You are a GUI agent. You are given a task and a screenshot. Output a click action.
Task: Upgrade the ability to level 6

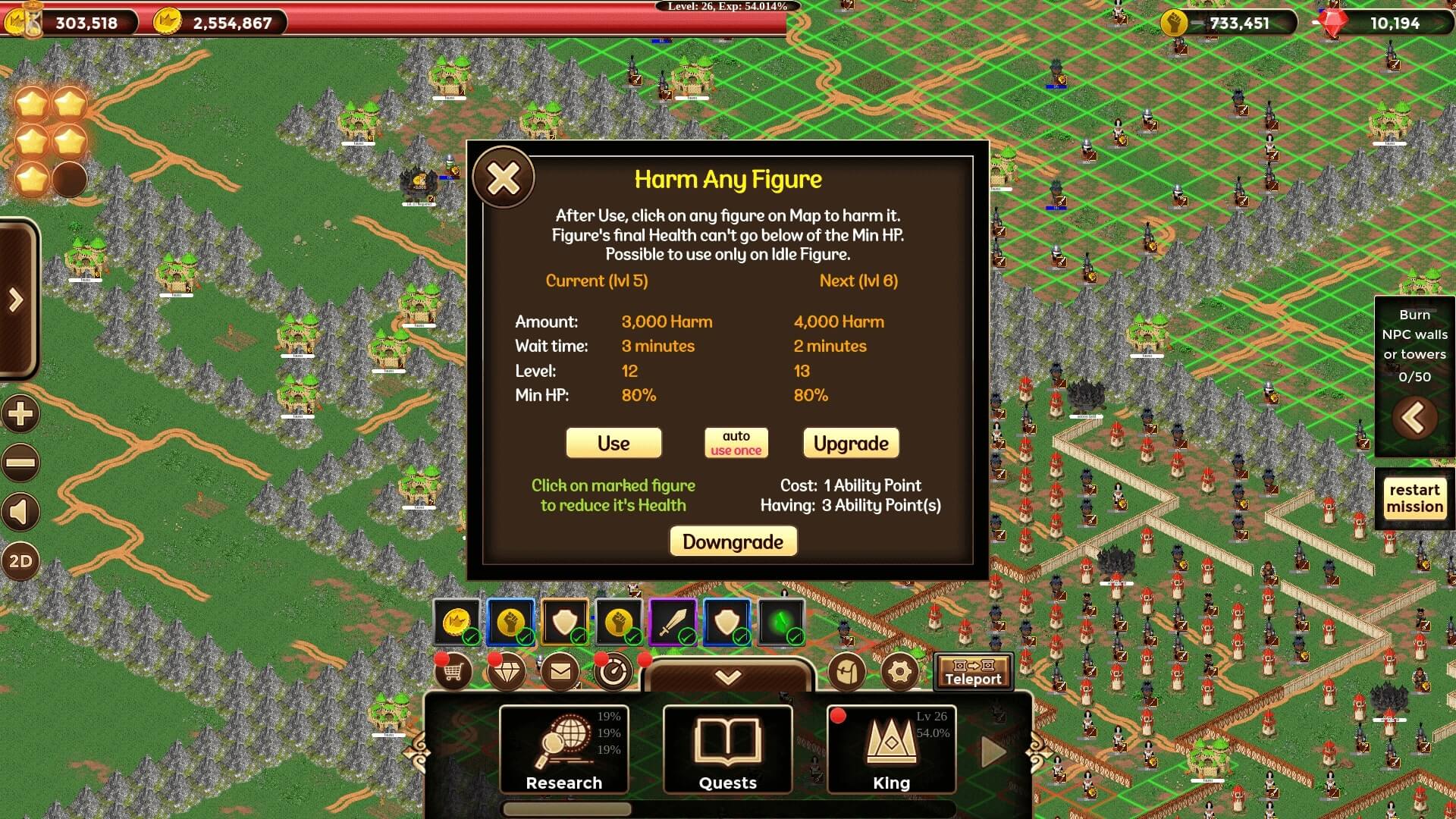pos(851,443)
